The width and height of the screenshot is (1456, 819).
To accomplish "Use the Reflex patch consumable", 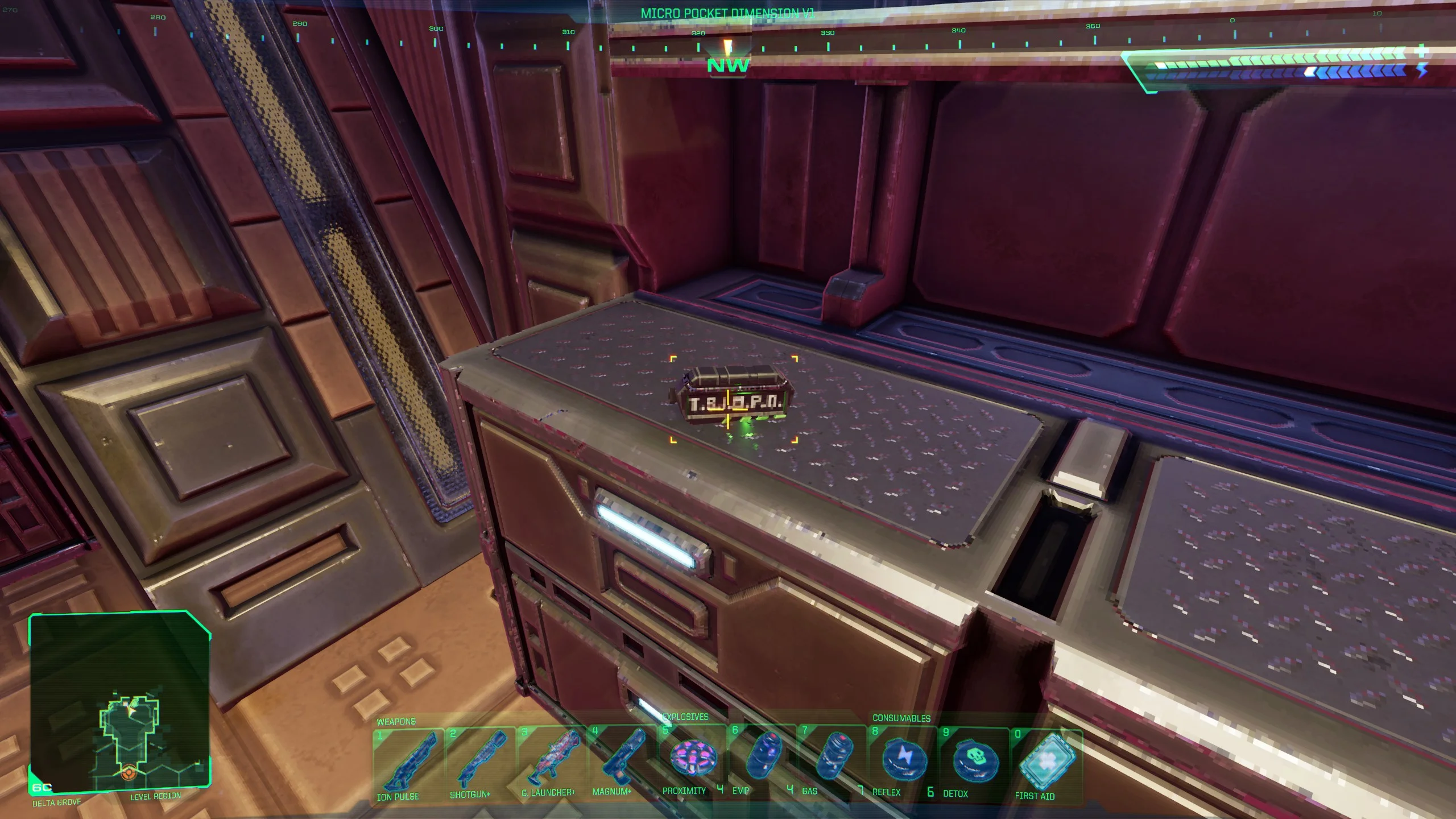I will pyautogui.click(x=903, y=760).
